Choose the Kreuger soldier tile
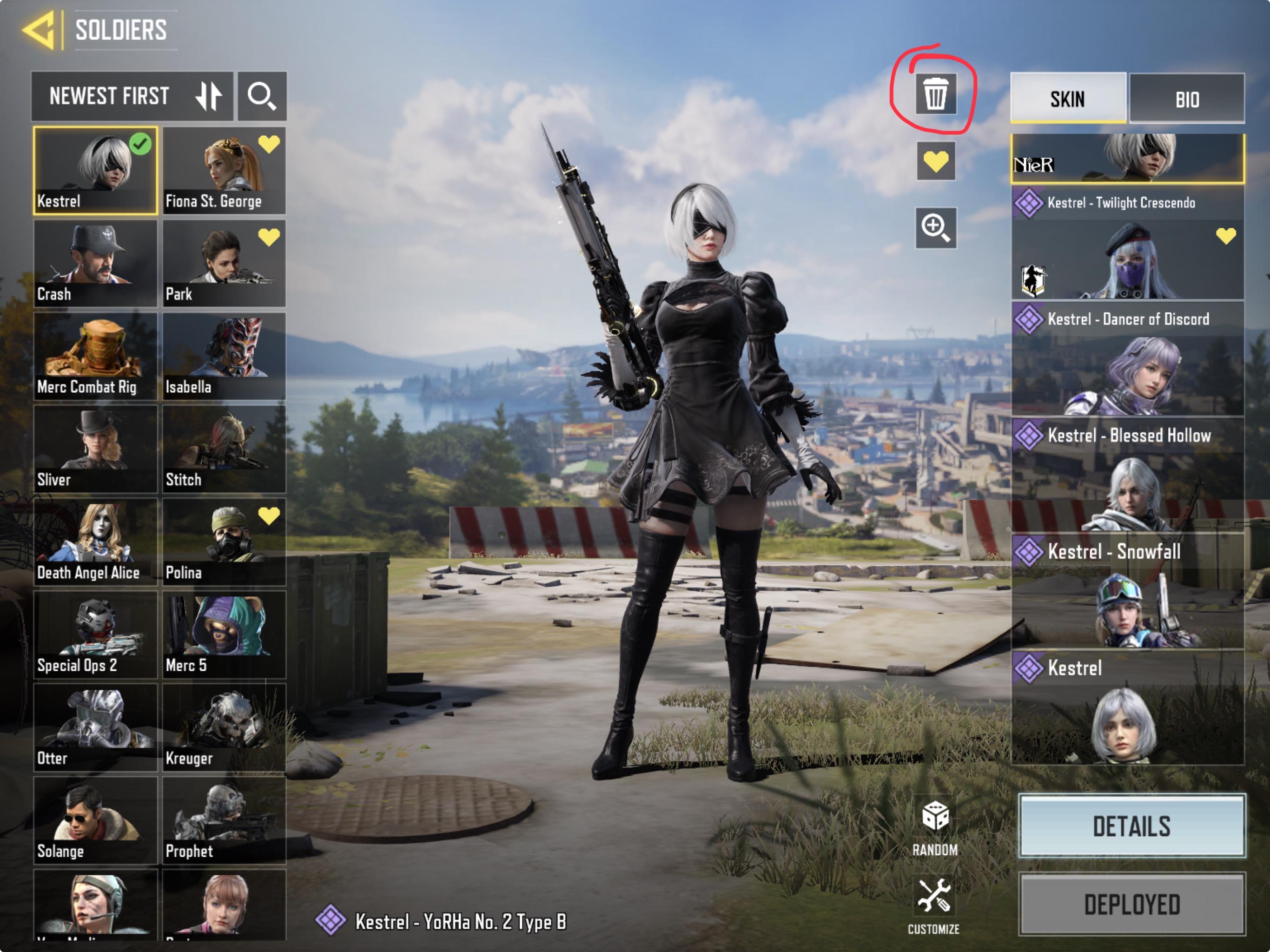This screenshot has height=952, width=1270. pos(224,727)
